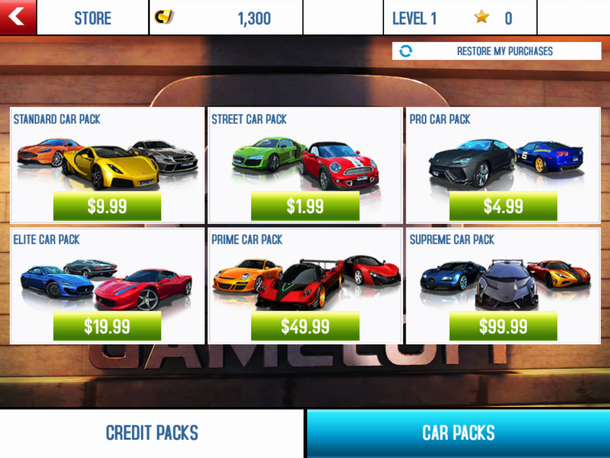Image resolution: width=610 pixels, height=458 pixels.
Task: Switch to the Credit Packs tab
Action: [152, 433]
